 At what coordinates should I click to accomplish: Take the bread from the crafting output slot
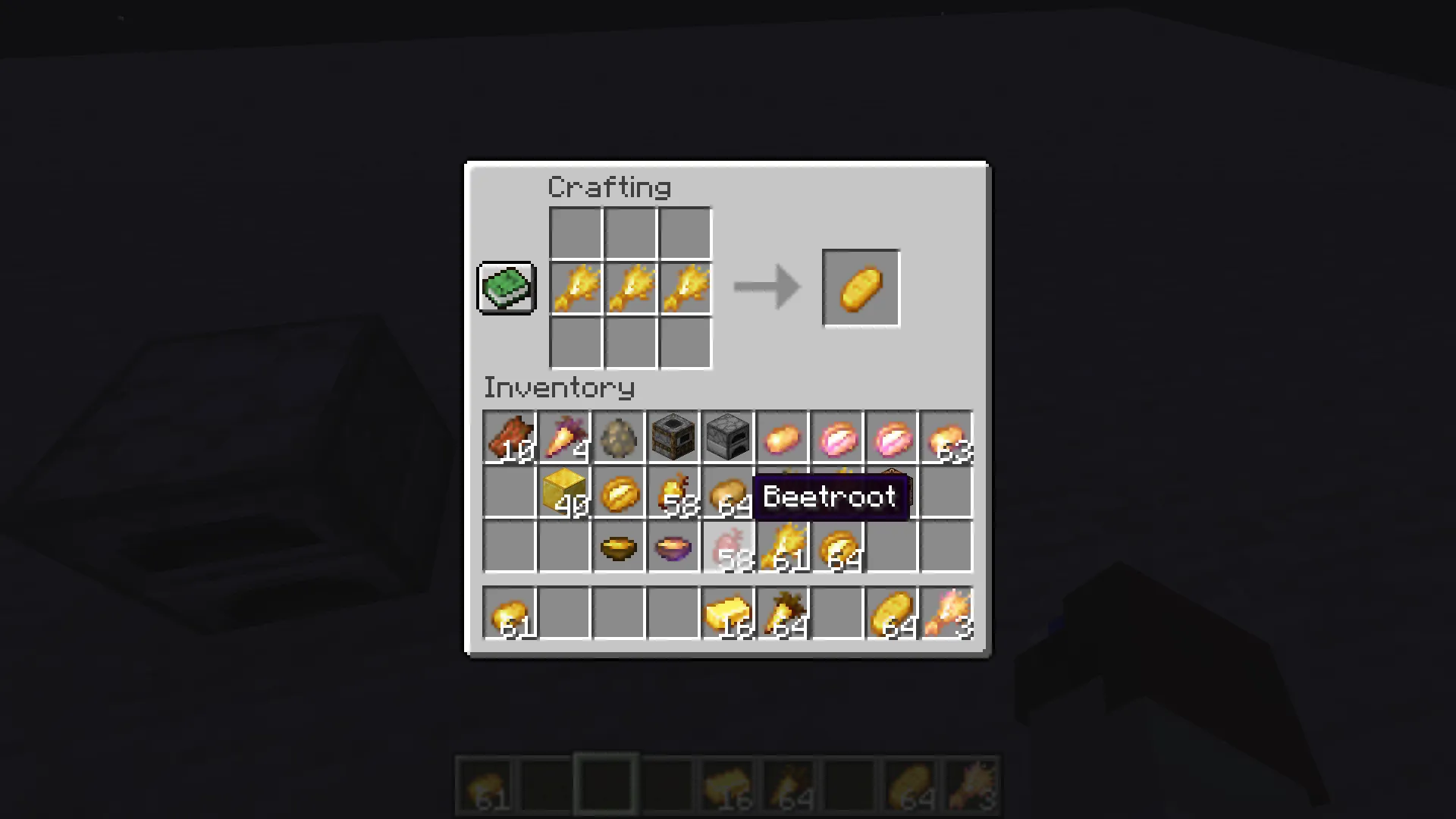860,287
